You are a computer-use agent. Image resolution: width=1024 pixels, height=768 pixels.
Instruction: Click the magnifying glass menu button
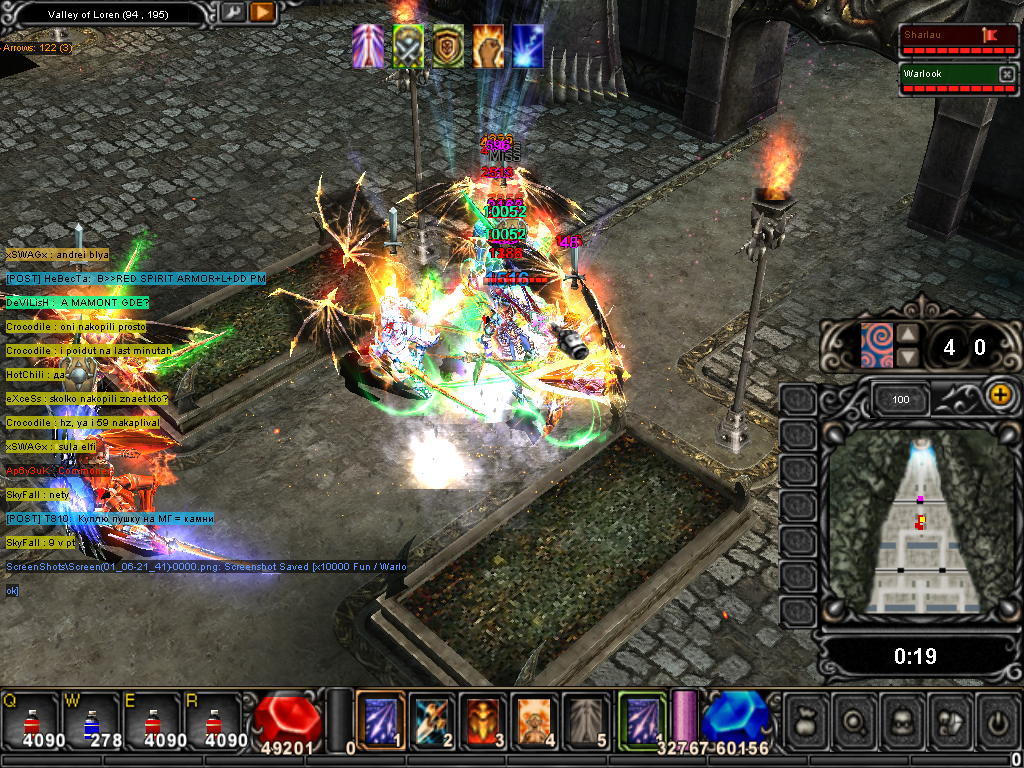[855, 719]
